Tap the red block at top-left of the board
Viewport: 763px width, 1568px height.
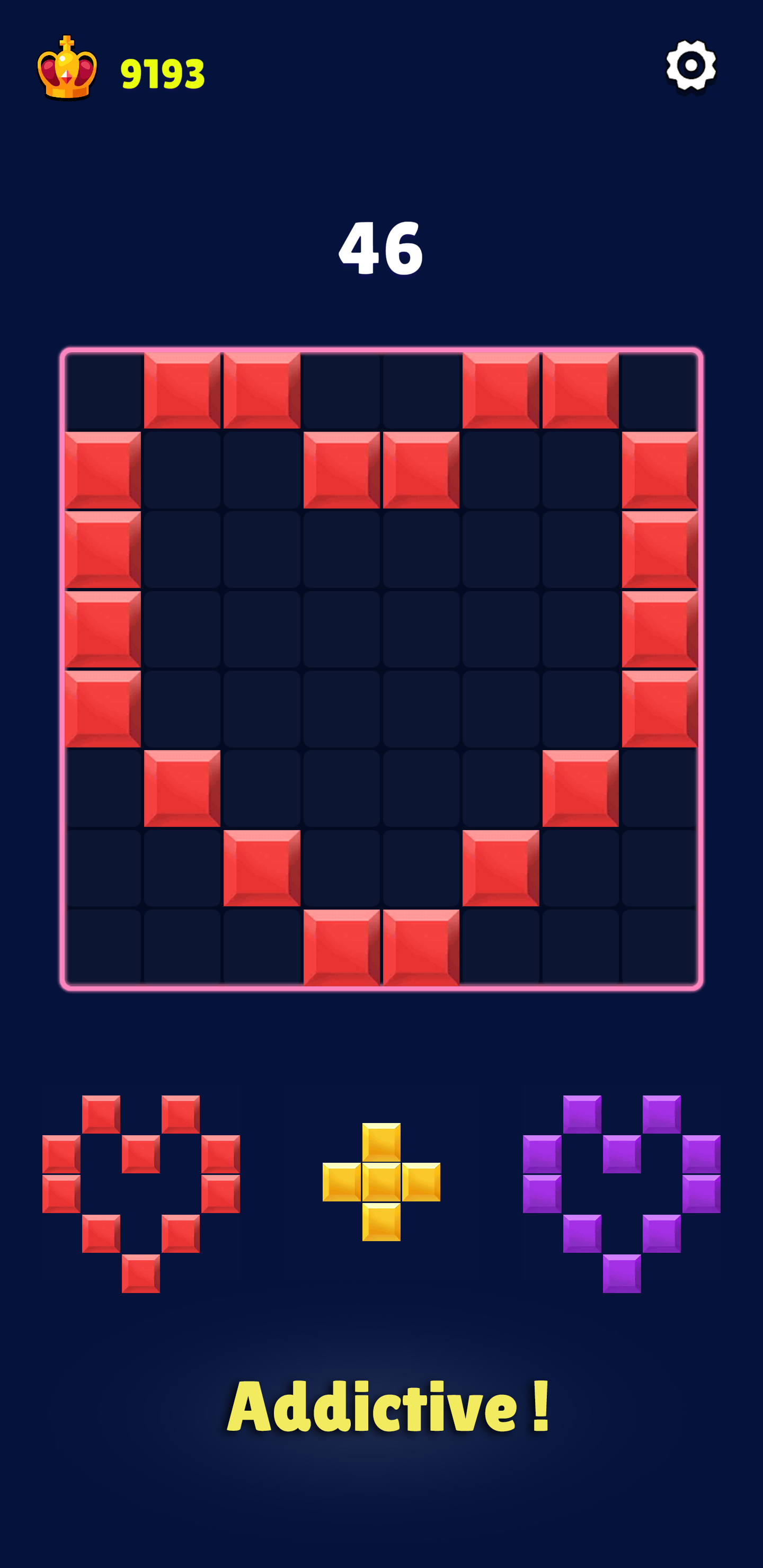(185, 393)
